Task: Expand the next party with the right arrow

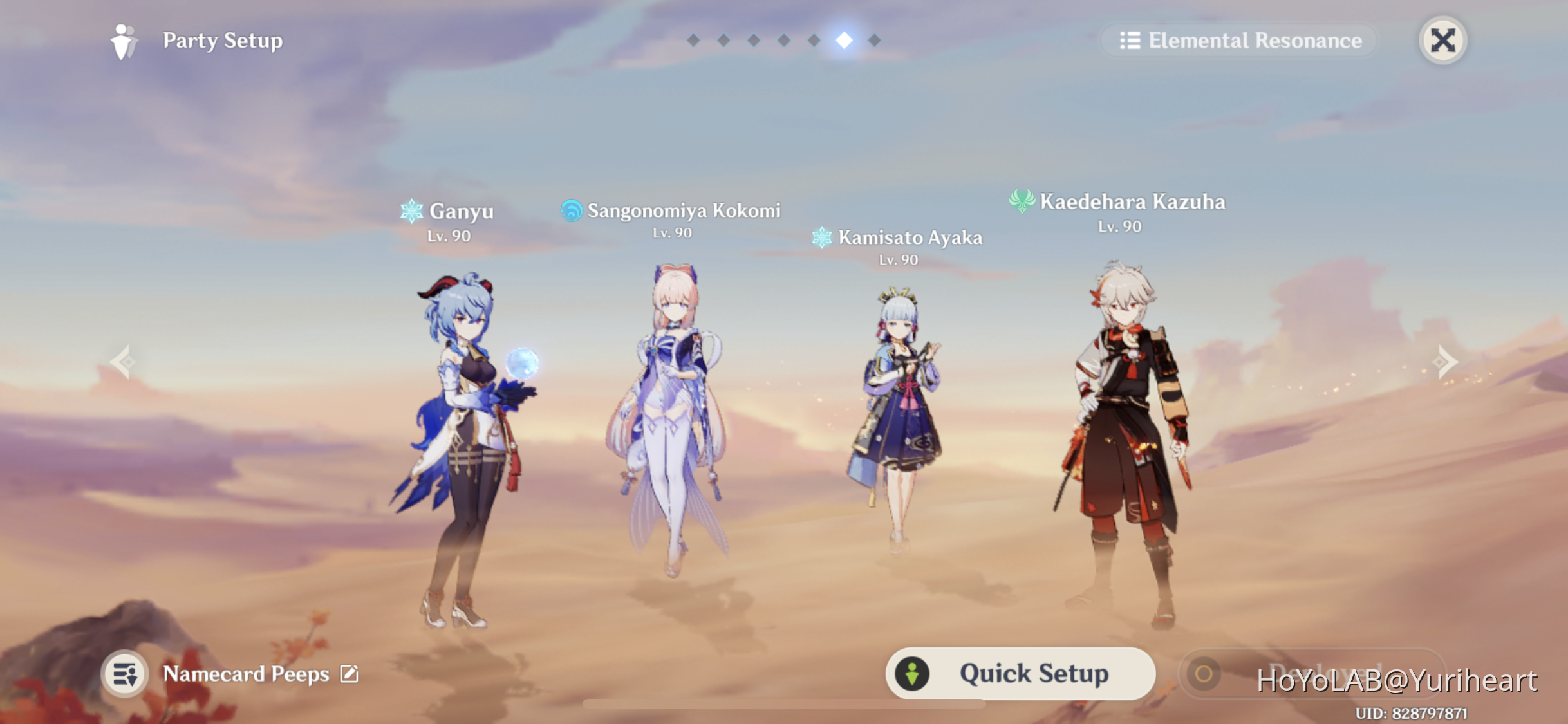Action: (x=1445, y=362)
